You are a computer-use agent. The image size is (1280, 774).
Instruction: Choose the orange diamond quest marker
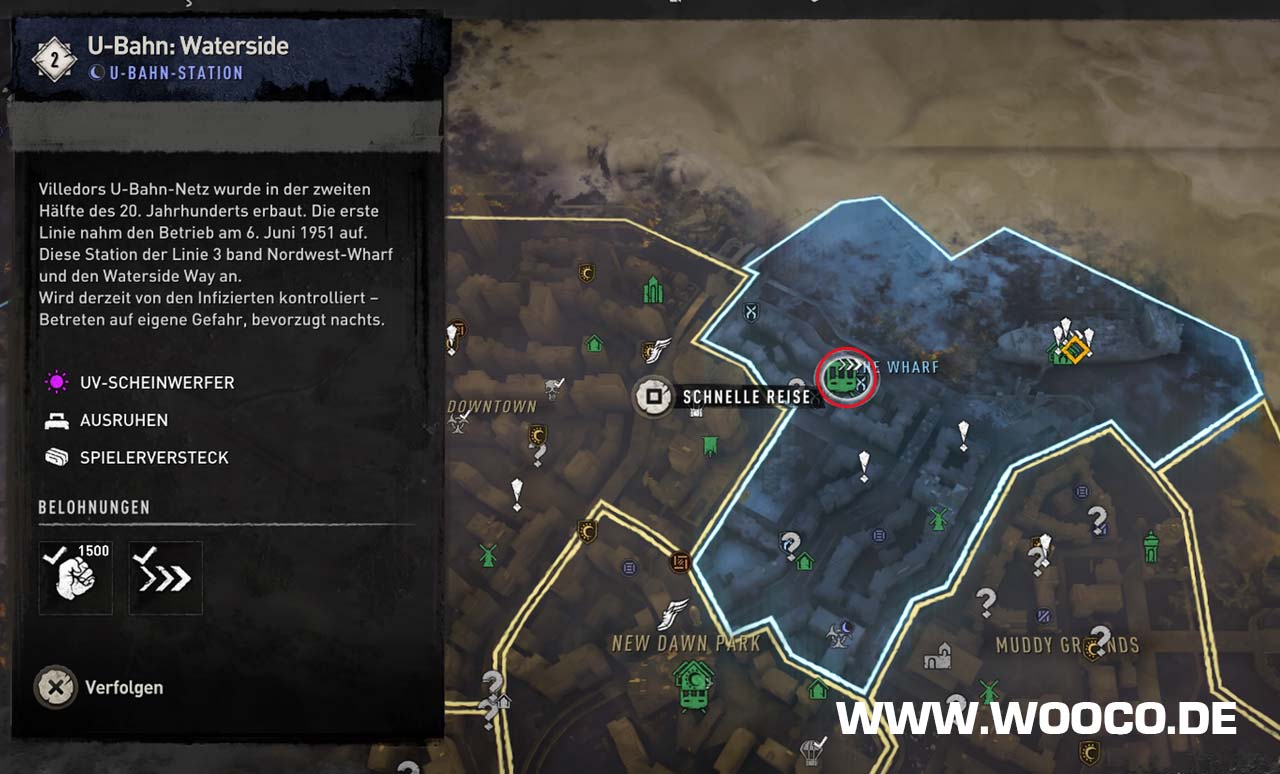(1075, 349)
